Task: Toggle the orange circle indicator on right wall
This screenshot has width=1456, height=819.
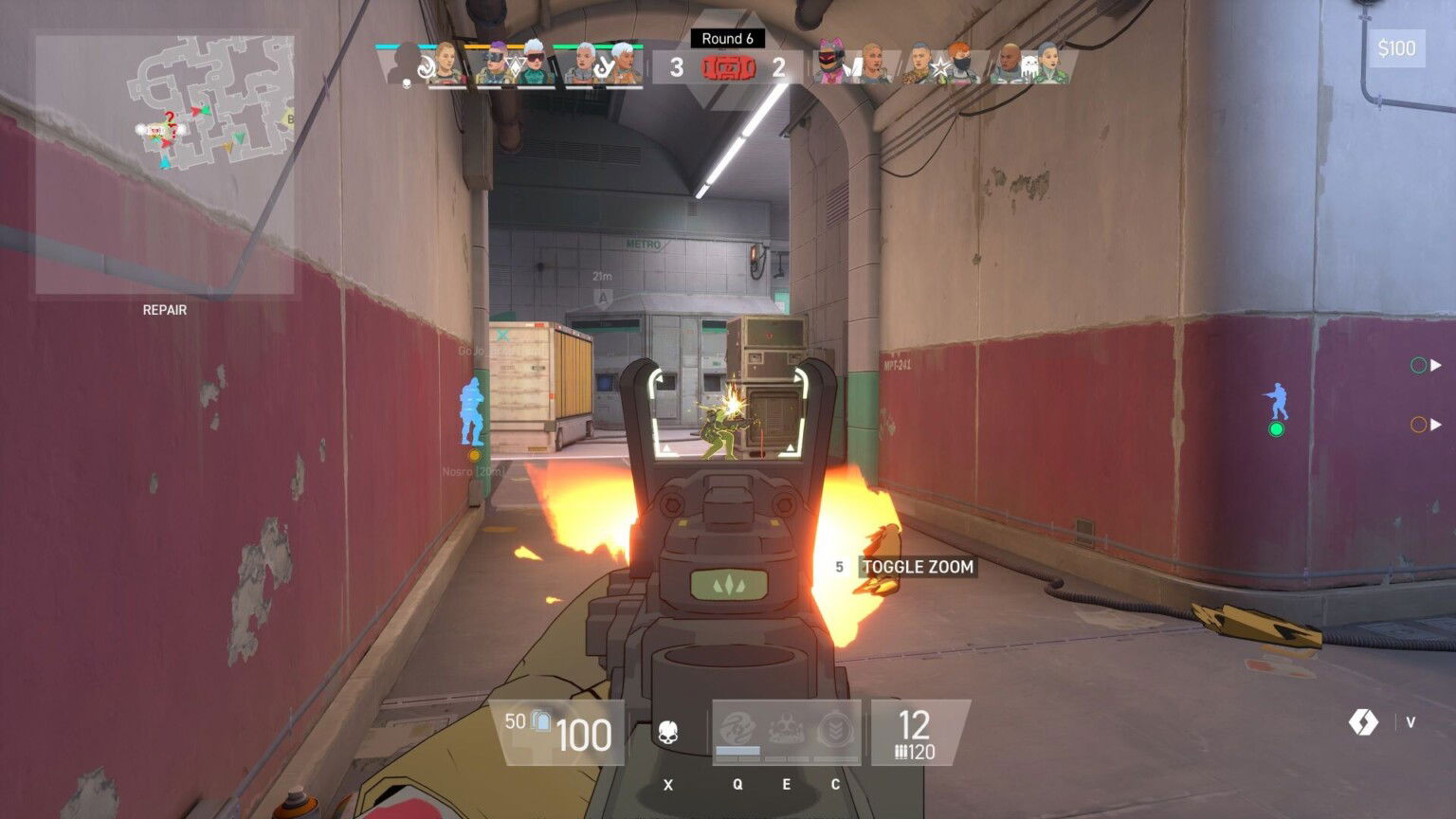Action: [1418, 425]
